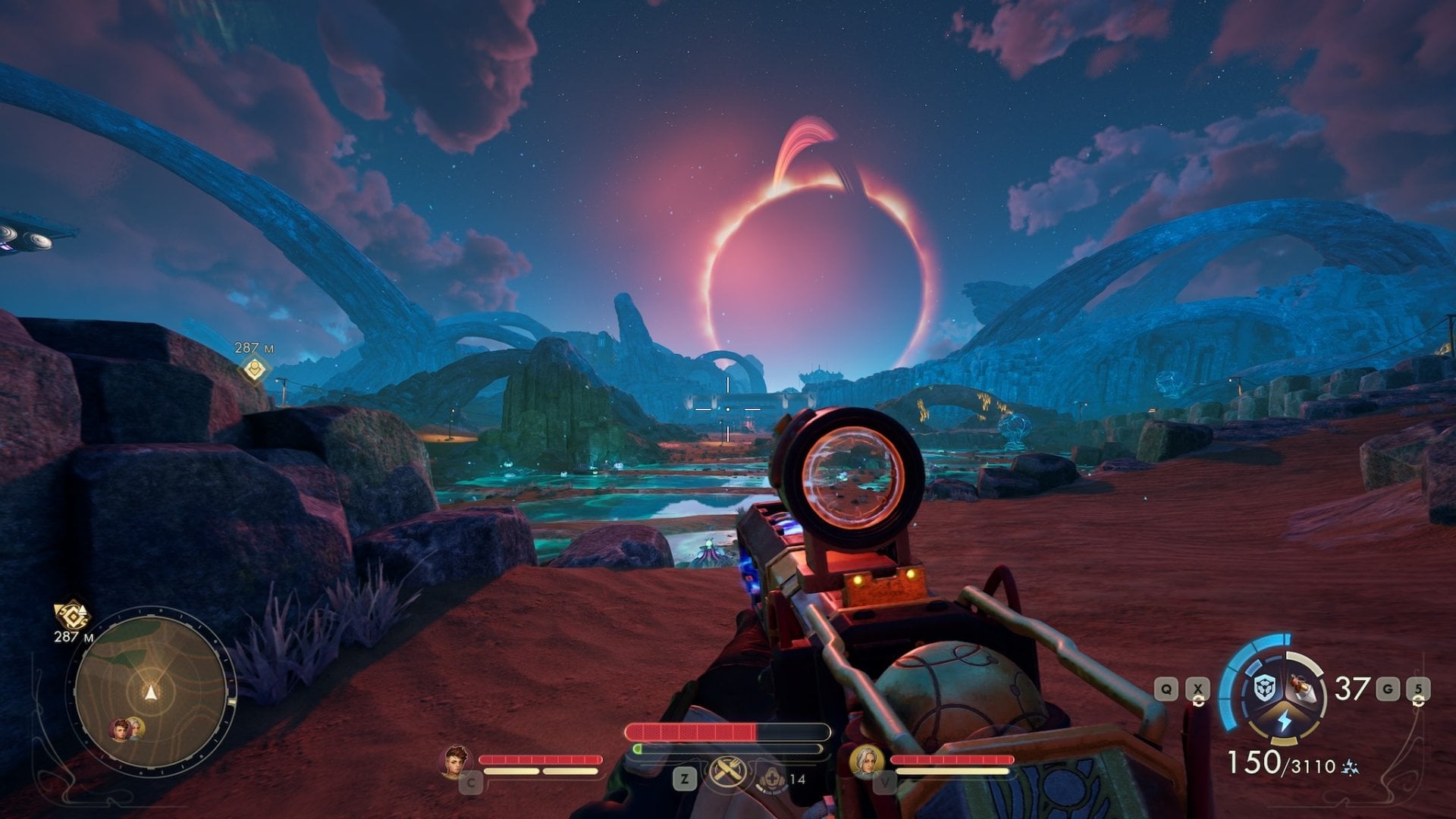1456x819 pixels.
Task: Select the shield segment on the ability wheel
Action: coord(1264,686)
